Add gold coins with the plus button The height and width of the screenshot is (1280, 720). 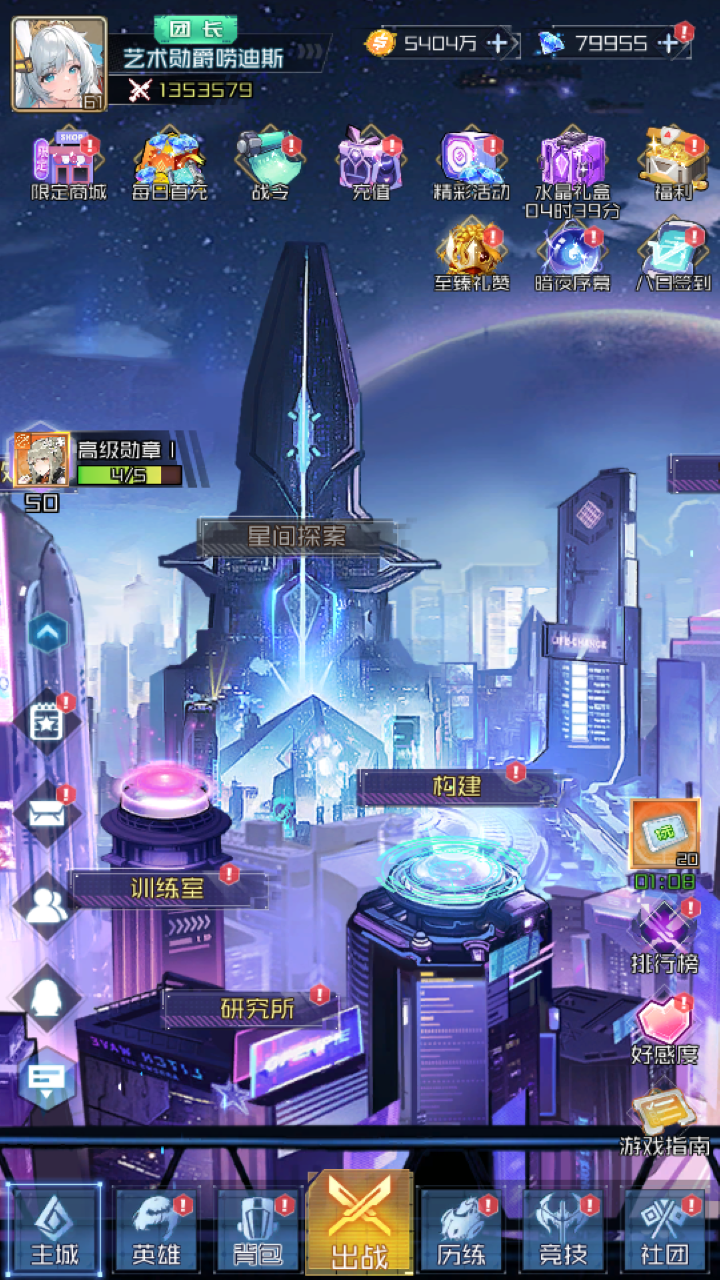point(500,43)
